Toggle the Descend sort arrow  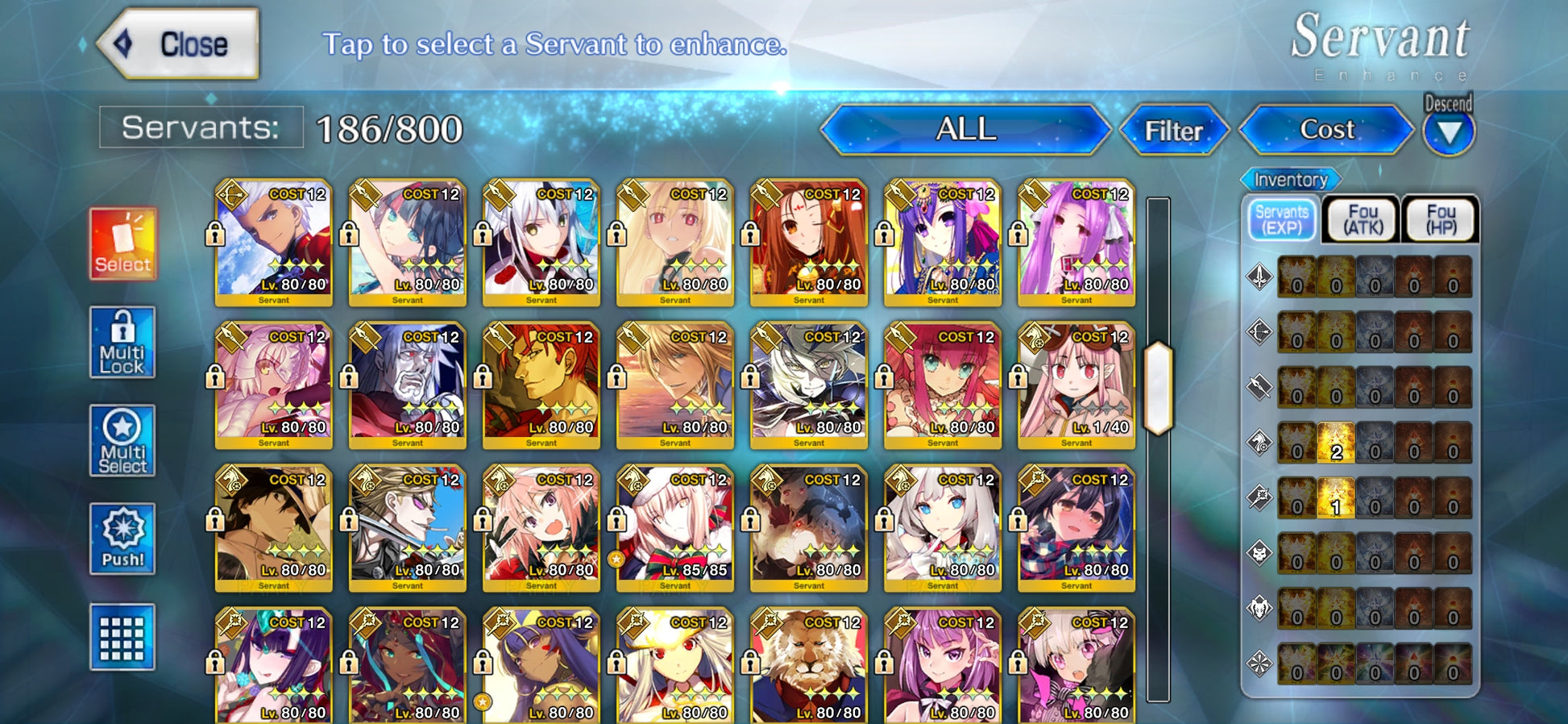[x=1449, y=133]
